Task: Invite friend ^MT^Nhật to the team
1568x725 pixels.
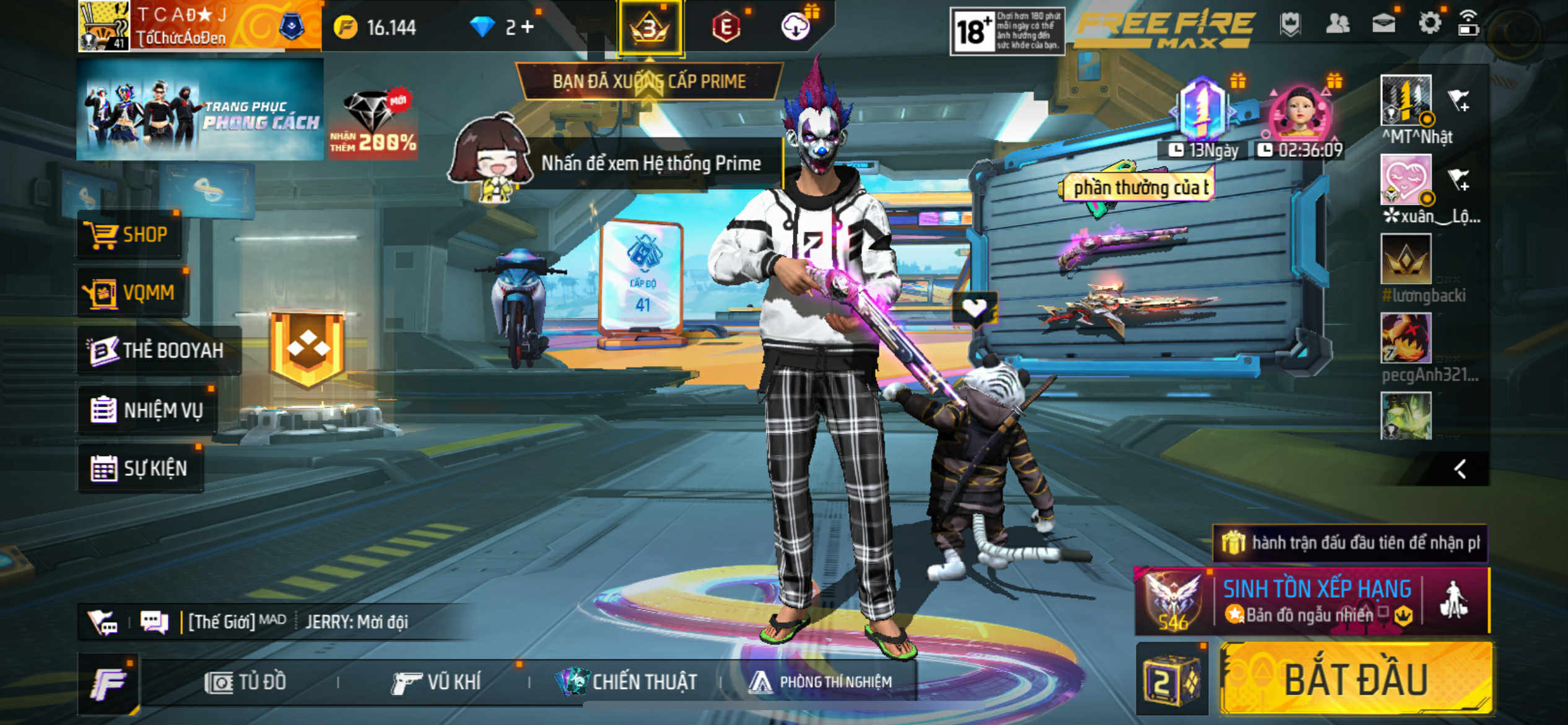Action: tap(1459, 99)
